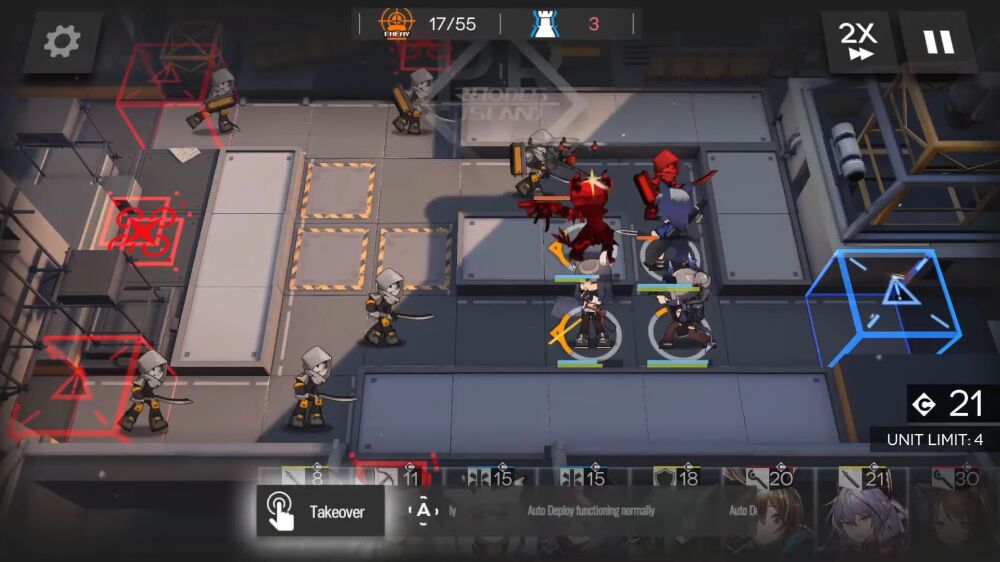Screen dimensions: 1000x562
Task: Toggle the 2X game speed
Action: [x=858, y=42]
